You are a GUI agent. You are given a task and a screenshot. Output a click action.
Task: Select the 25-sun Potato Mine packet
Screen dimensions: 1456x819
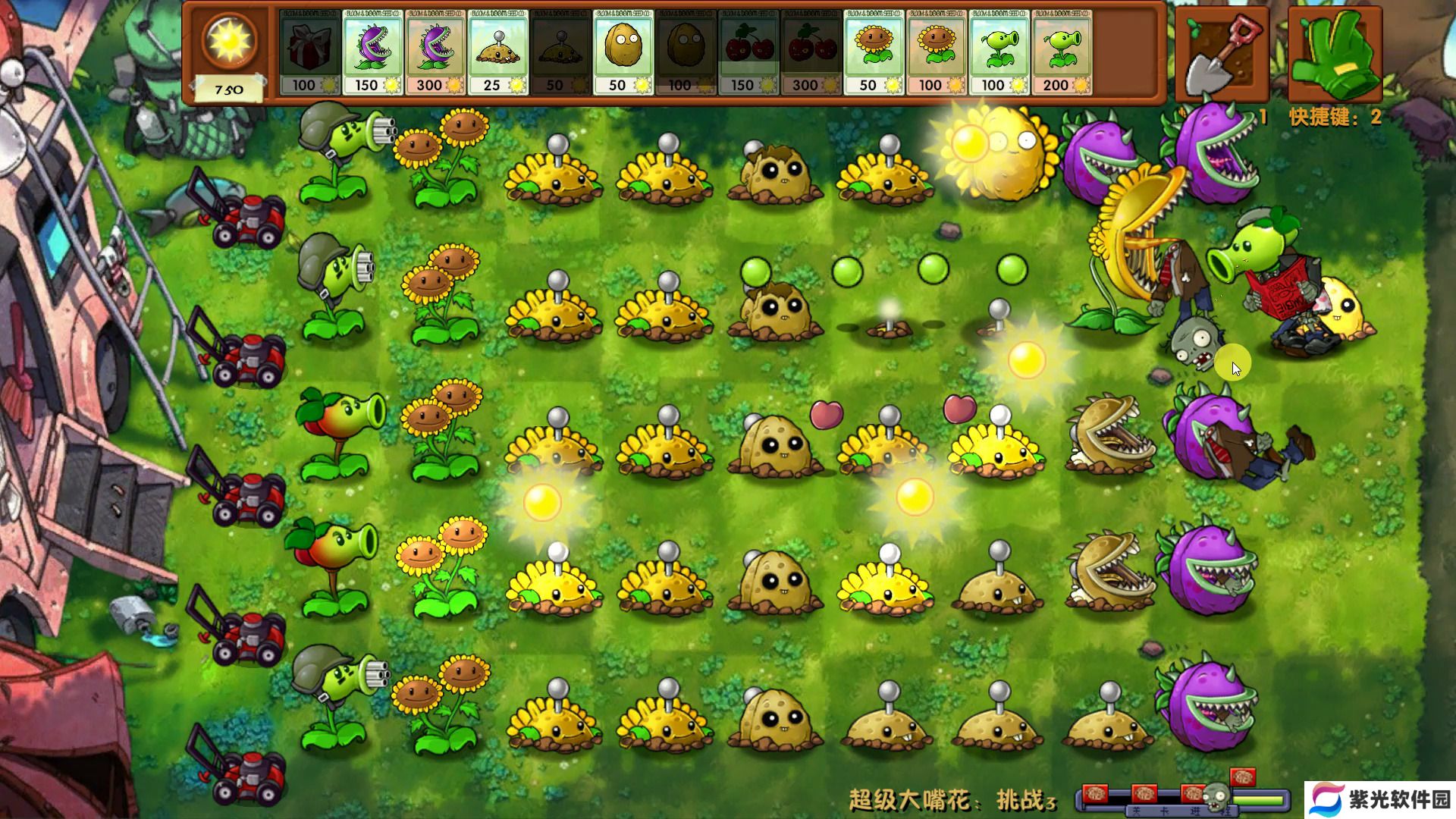point(497,52)
